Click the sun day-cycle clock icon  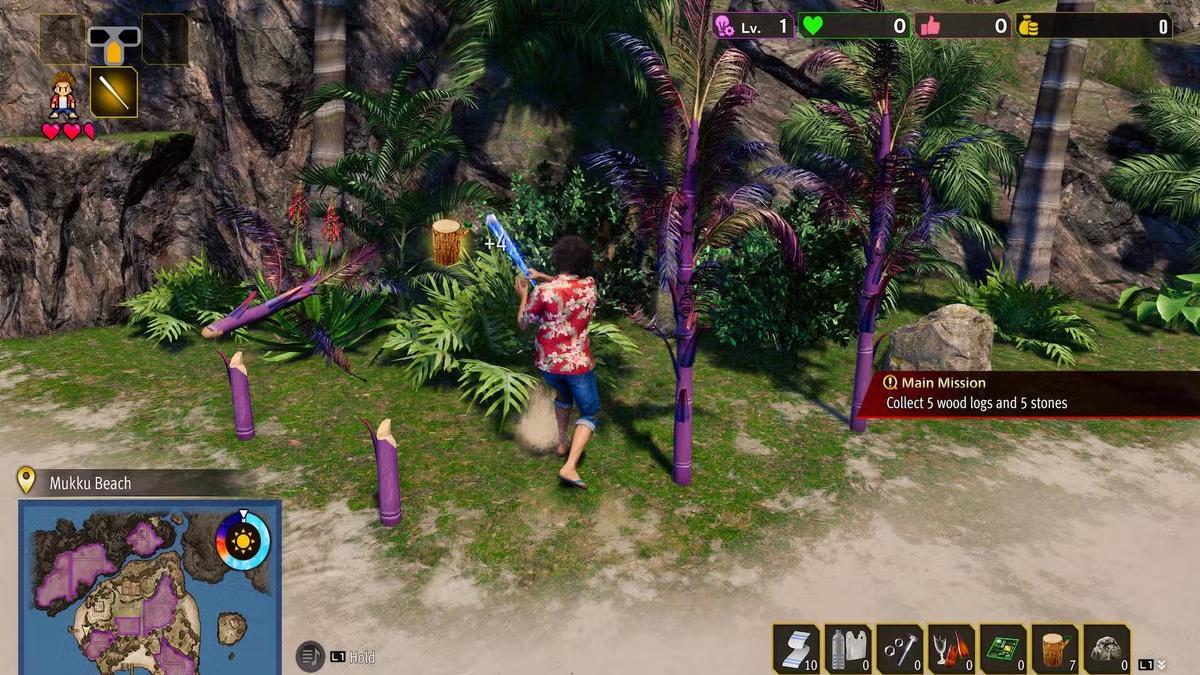[243, 541]
